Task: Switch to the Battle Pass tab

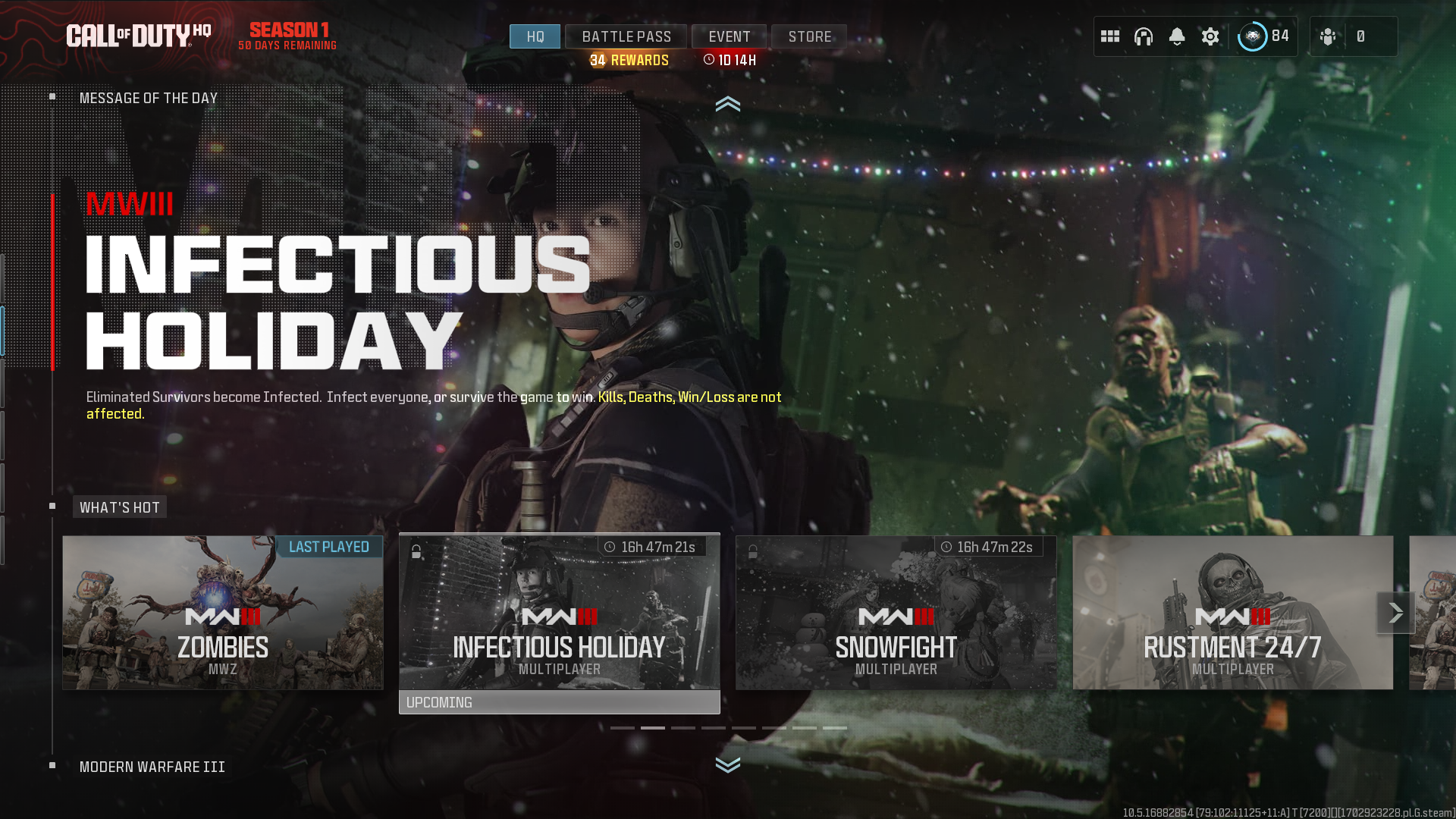Action: (626, 36)
